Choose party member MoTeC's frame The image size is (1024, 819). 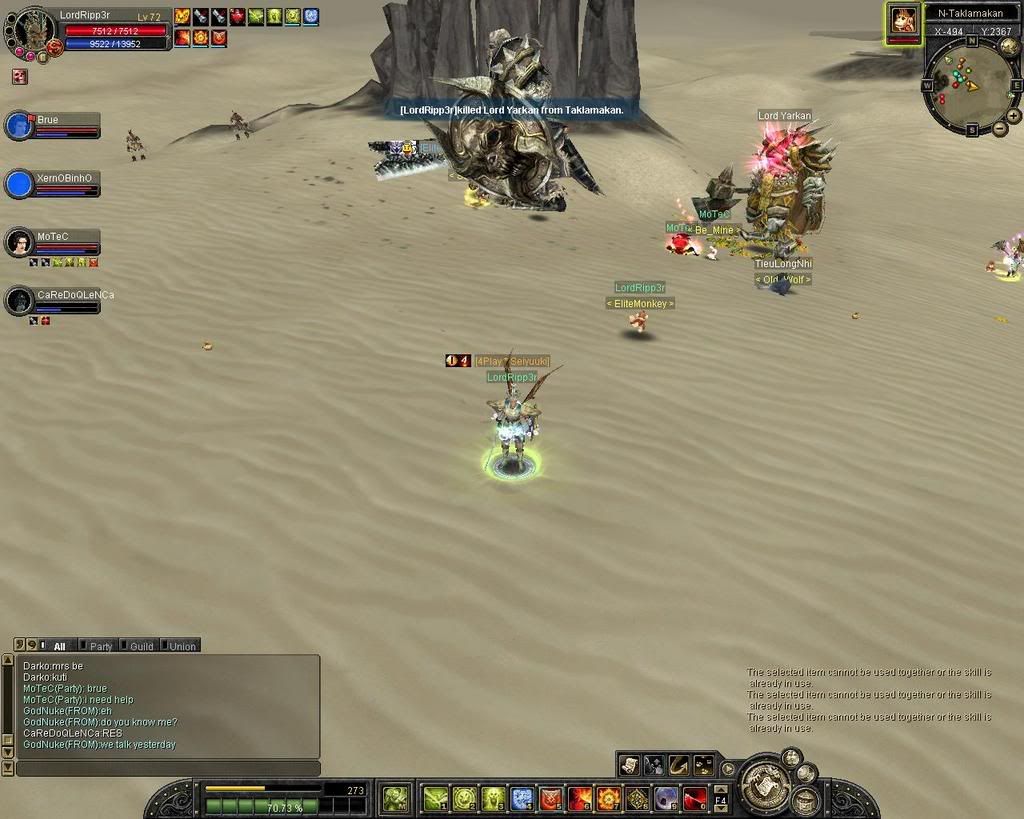pos(20,242)
